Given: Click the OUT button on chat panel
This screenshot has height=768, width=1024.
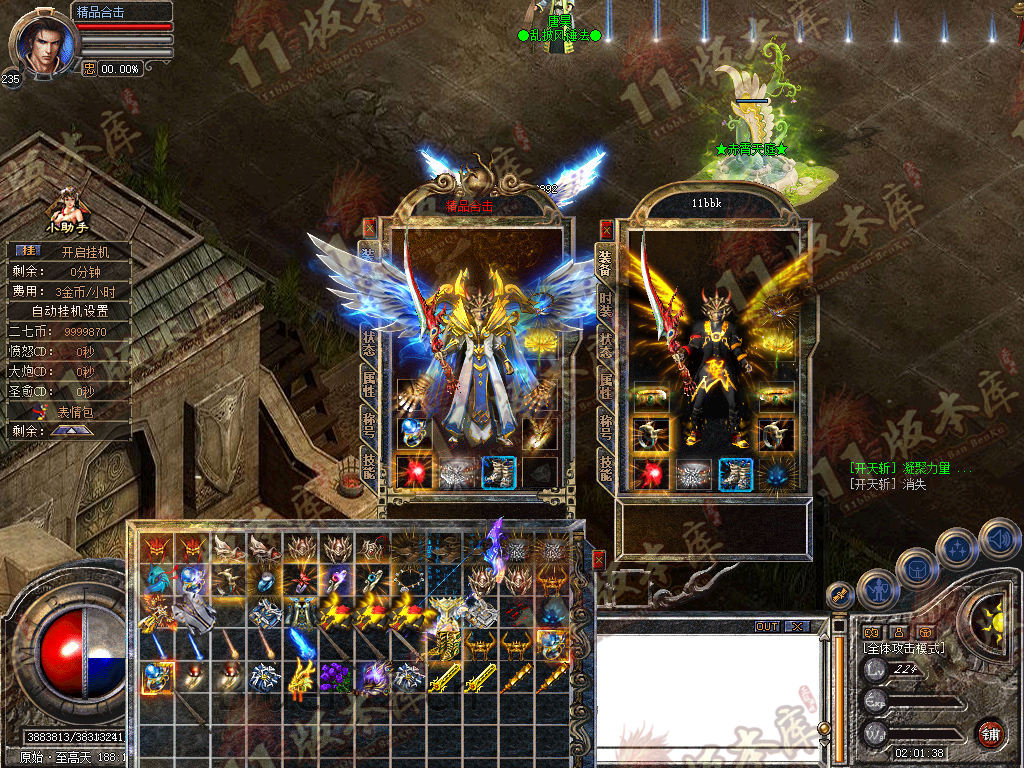Looking at the screenshot, I should [x=767, y=626].
